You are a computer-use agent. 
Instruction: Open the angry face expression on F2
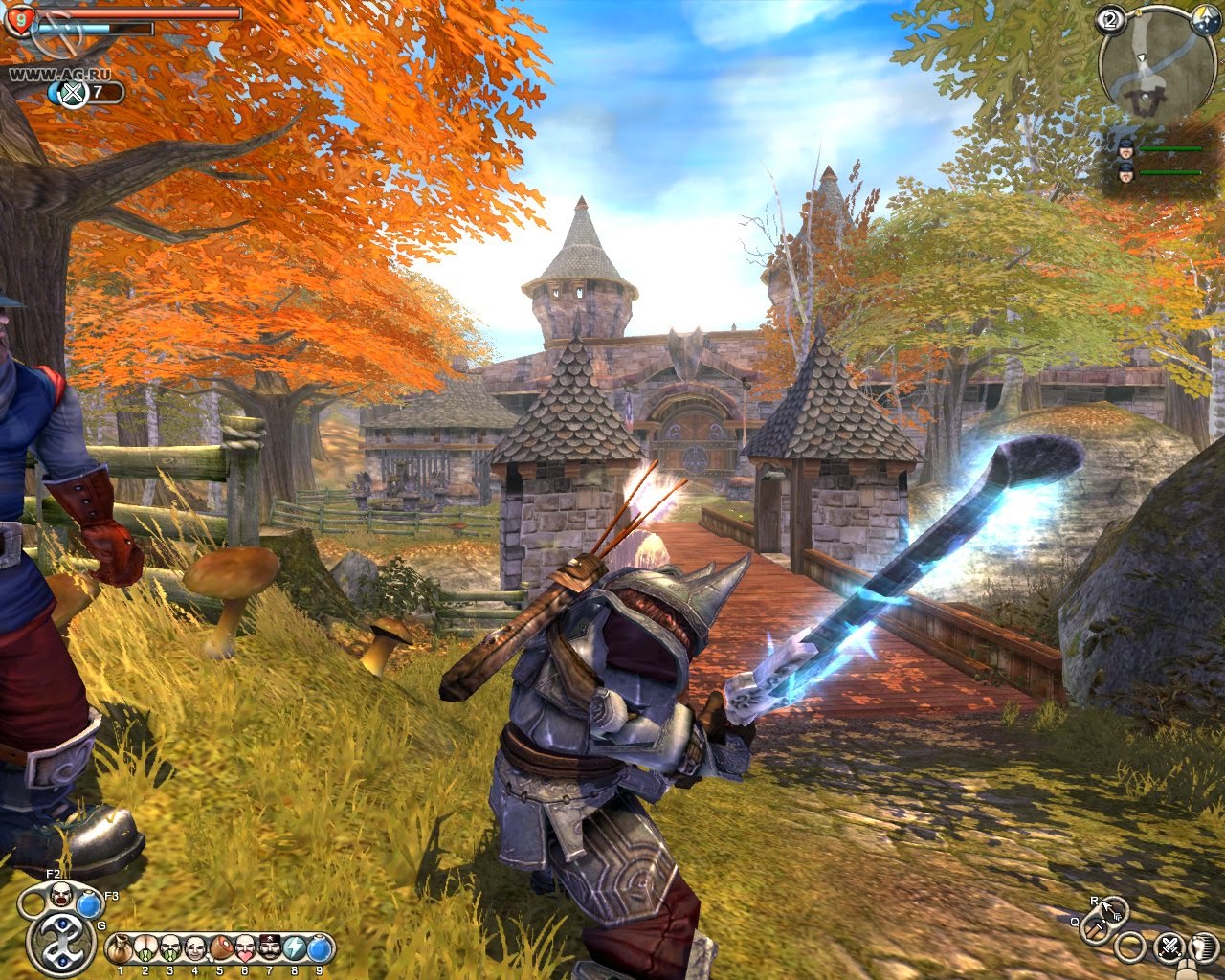pyautogui.click(x=61, y=896)
